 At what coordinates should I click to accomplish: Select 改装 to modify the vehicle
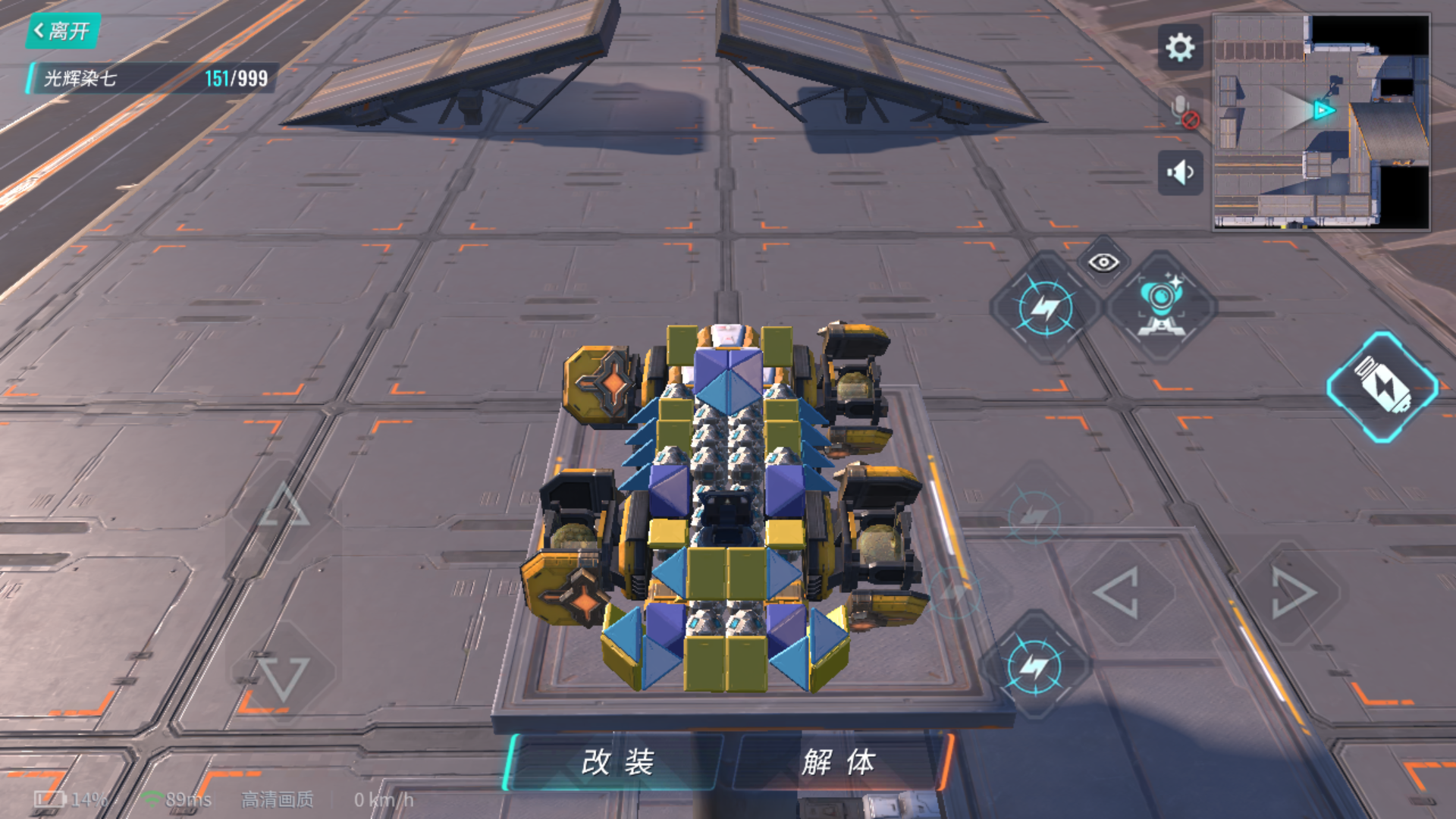pyautogui.click(x=617, y=762)
